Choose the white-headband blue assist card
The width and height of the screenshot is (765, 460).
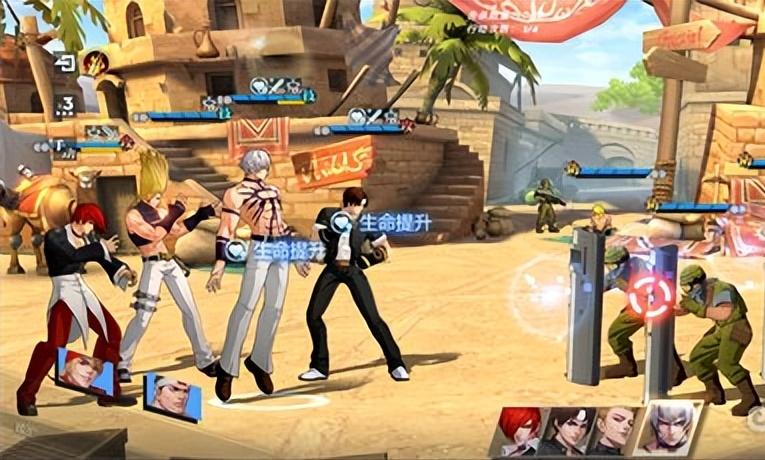click(x=172, y=397)
